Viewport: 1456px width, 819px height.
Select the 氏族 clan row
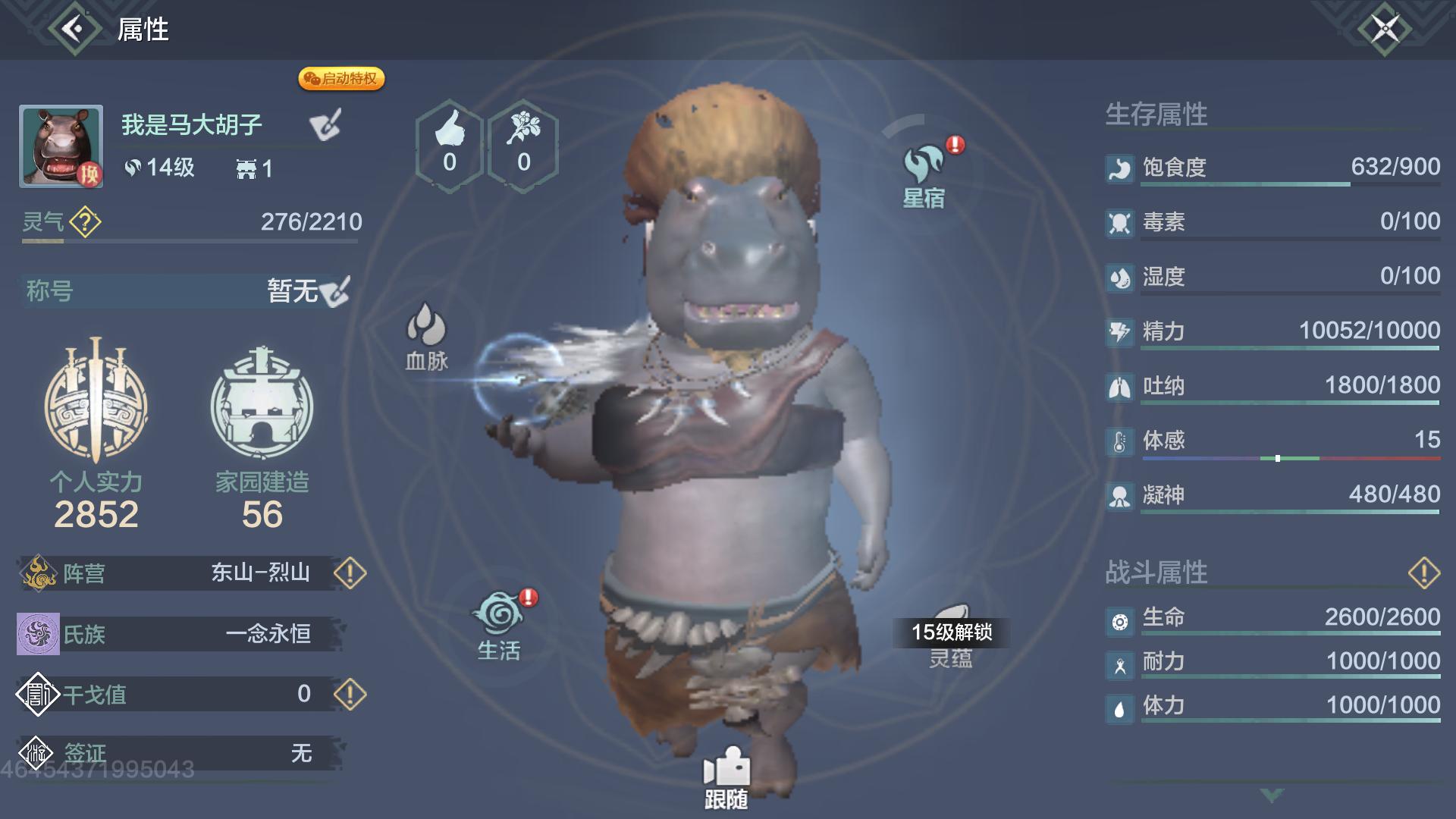tap(180, 634)
